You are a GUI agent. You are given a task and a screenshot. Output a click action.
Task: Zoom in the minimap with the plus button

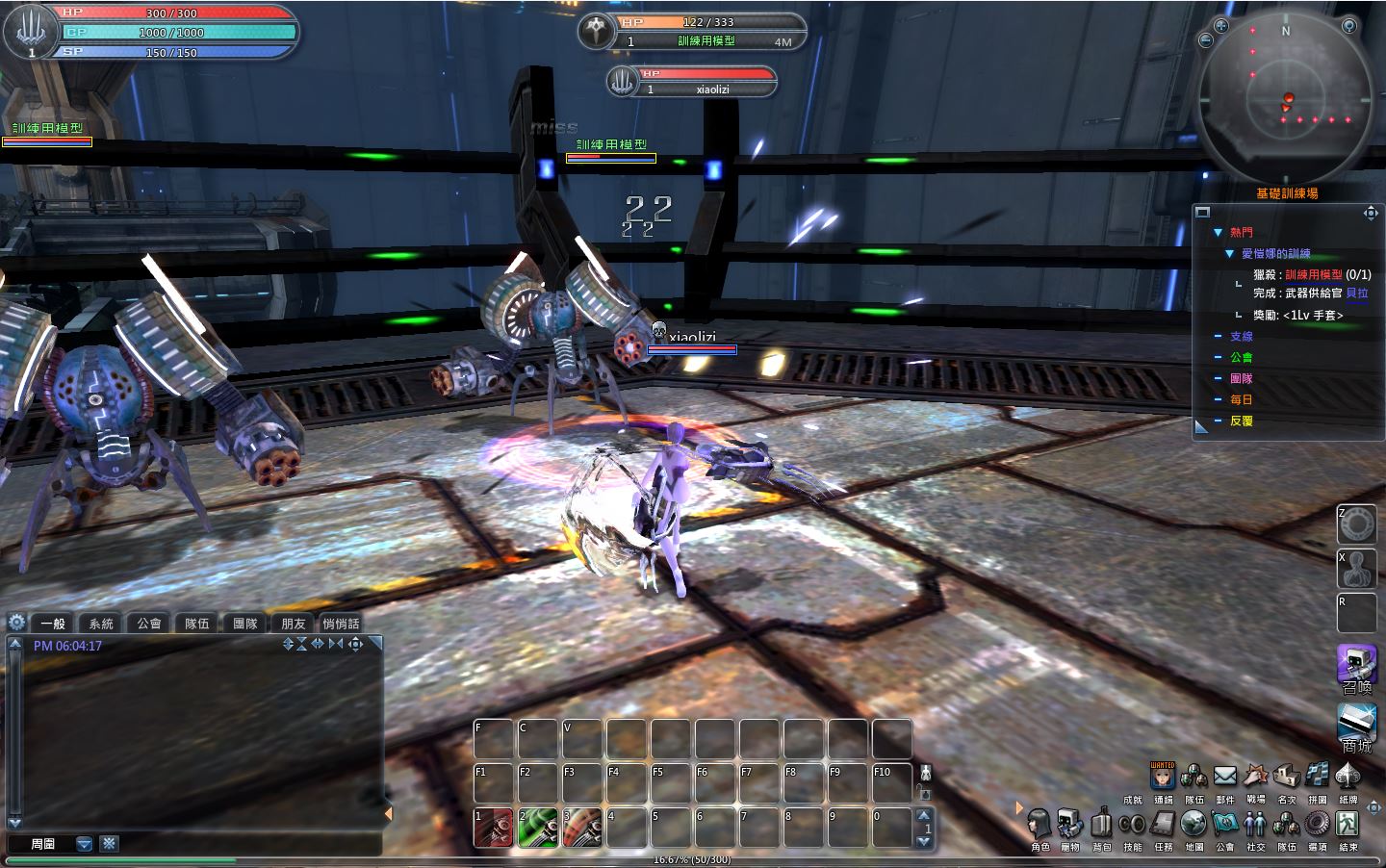pyautogui.click(x=1221, y=26)
